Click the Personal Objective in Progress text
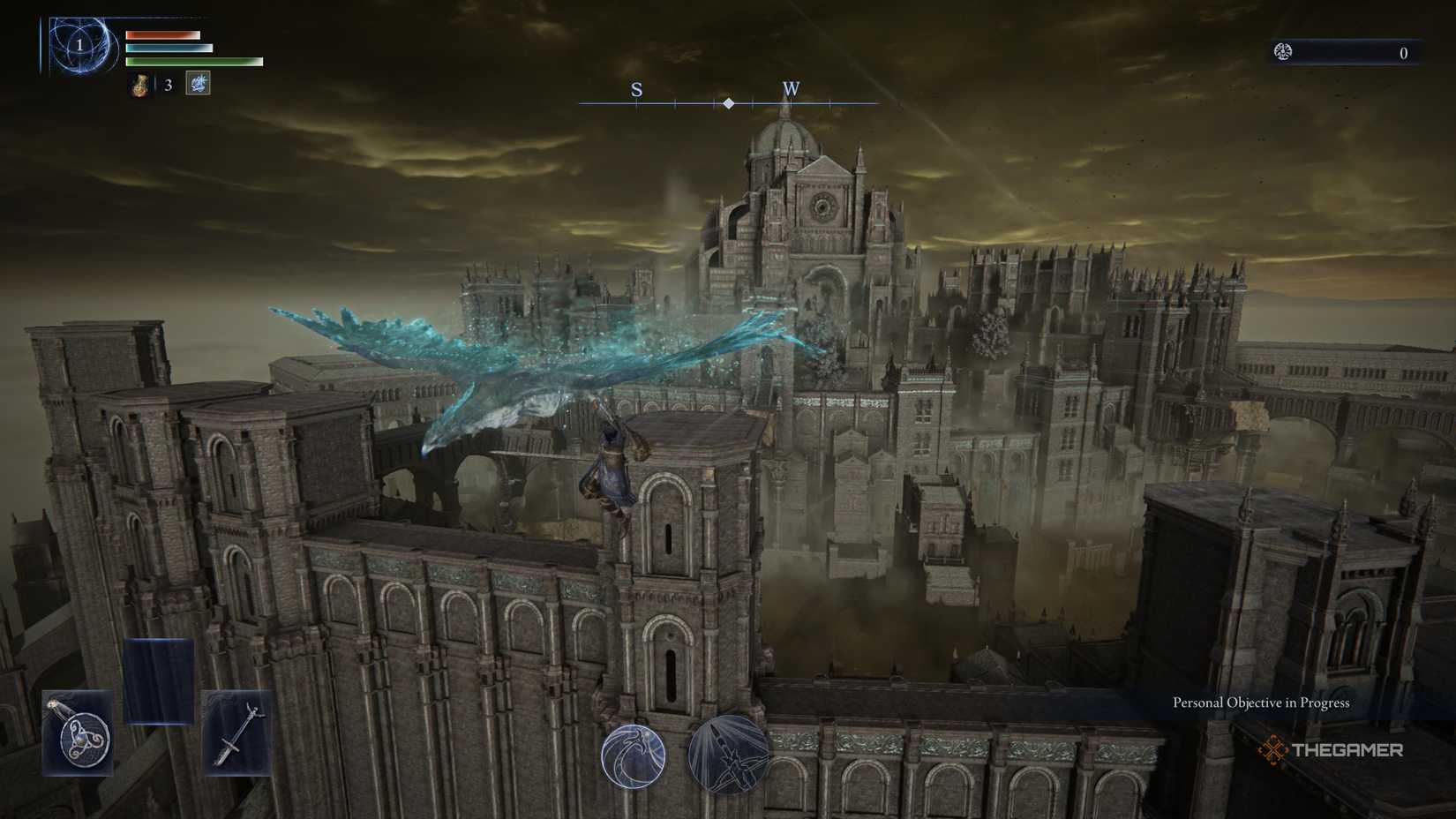Viewport: 1456px width, 819px height. [1260, 703]
